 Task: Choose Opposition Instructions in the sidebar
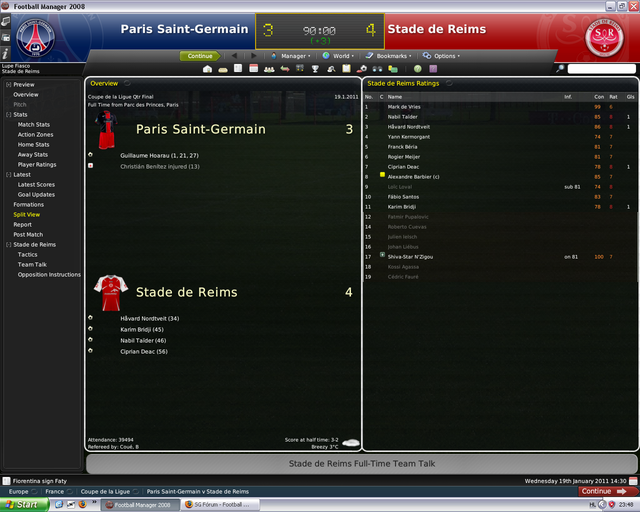coord(49,274)
